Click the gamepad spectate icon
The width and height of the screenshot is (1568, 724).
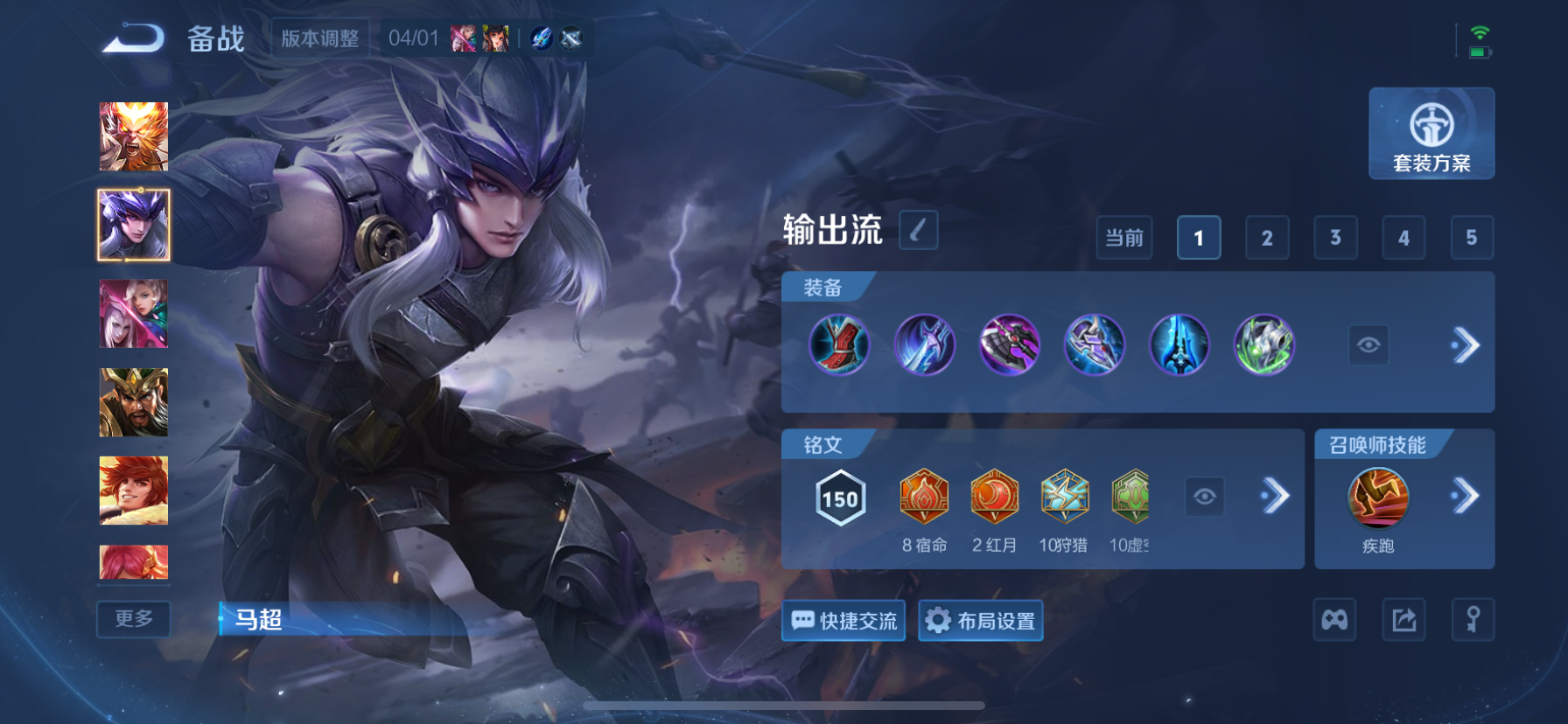pos(1334,619)
